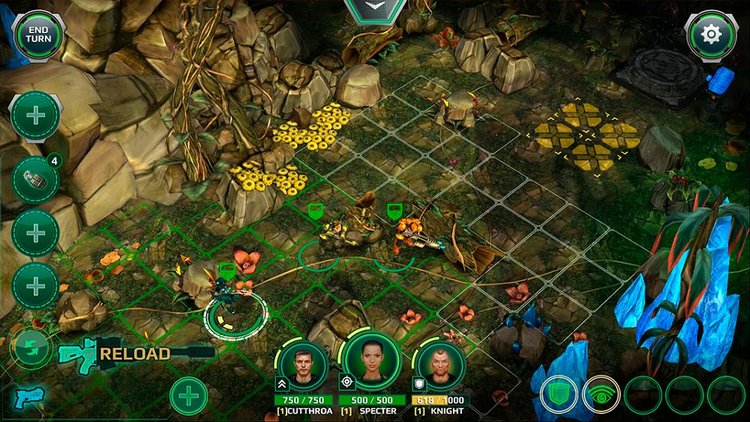This screenshot has width=750, height=422.
Task: Activate the eye overwatch ability
Action: pos(601,393)
